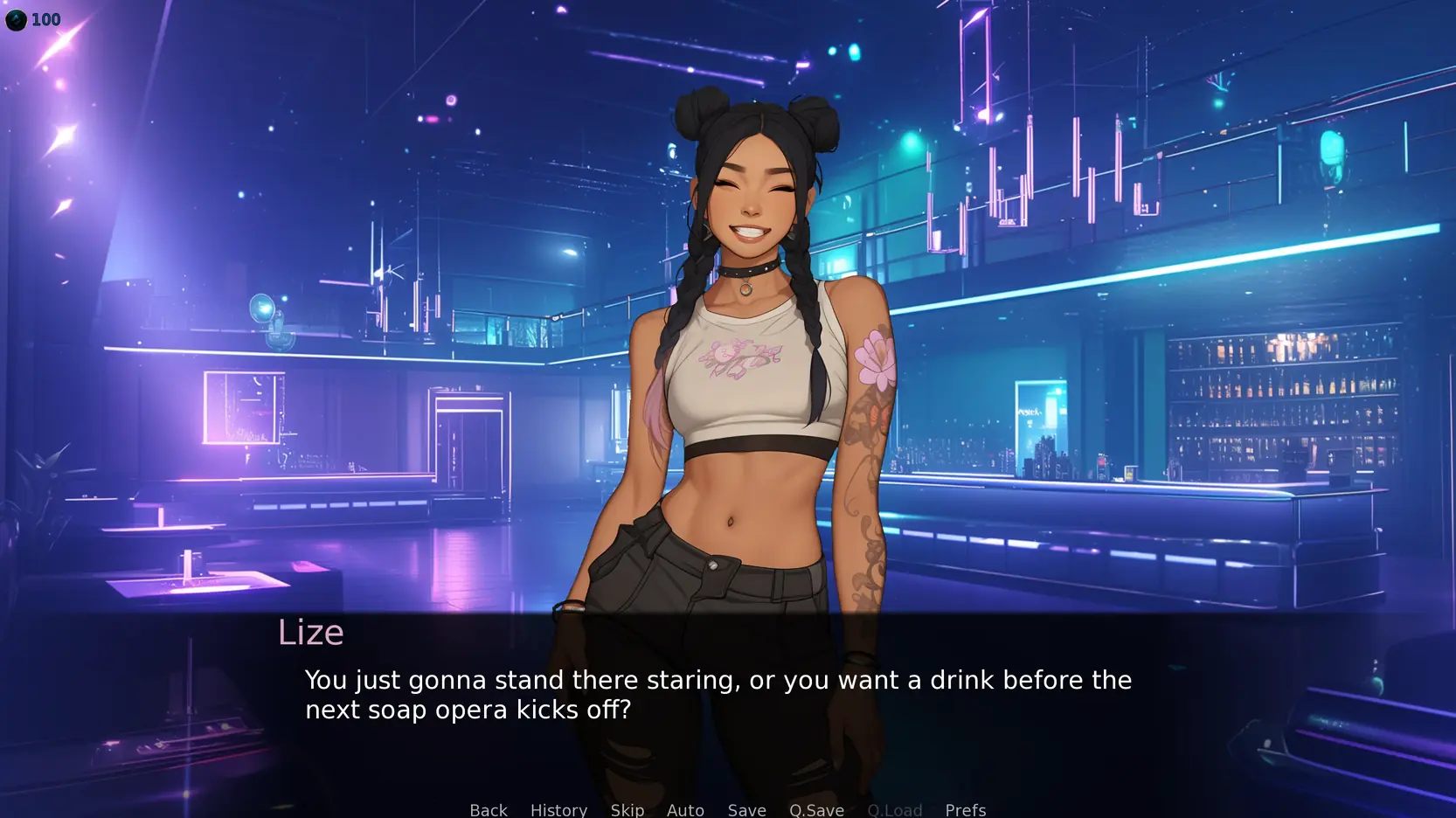This screenshot has width=1456, height=818.
Task: Quick save with Q.Save
Action: [816, 809]
